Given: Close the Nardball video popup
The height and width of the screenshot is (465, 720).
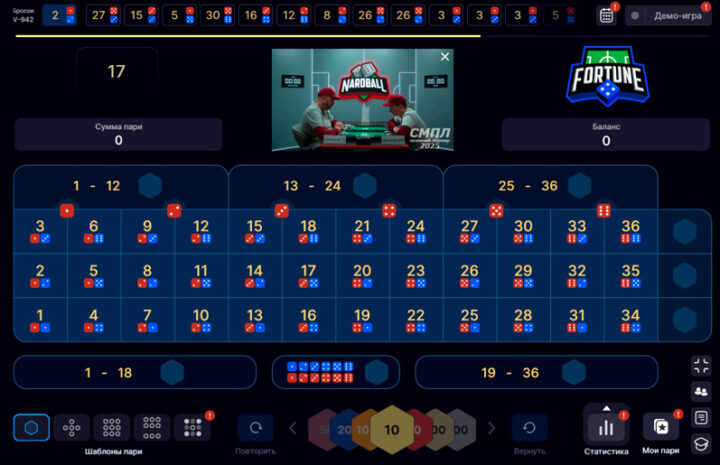Looking at the screenshot, I should (445, 57).
